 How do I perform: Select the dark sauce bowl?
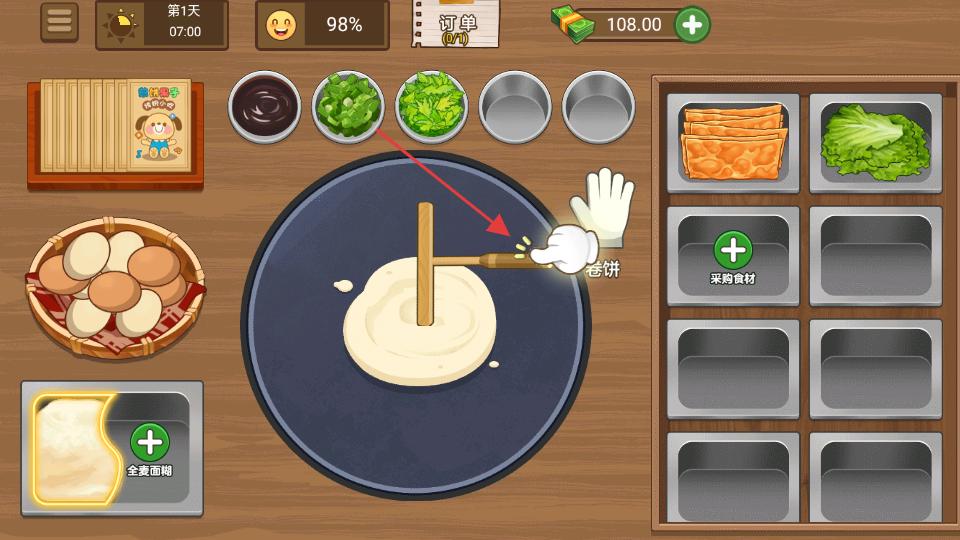(265, 105)
